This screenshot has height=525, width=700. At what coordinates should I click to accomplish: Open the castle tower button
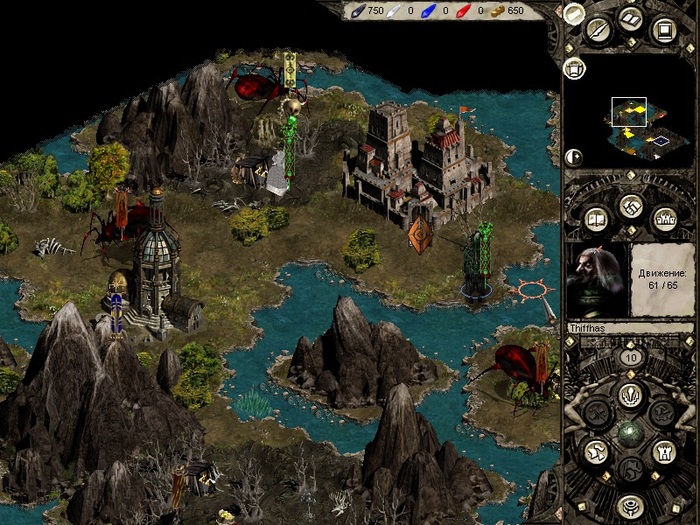(x=664, y=451)
